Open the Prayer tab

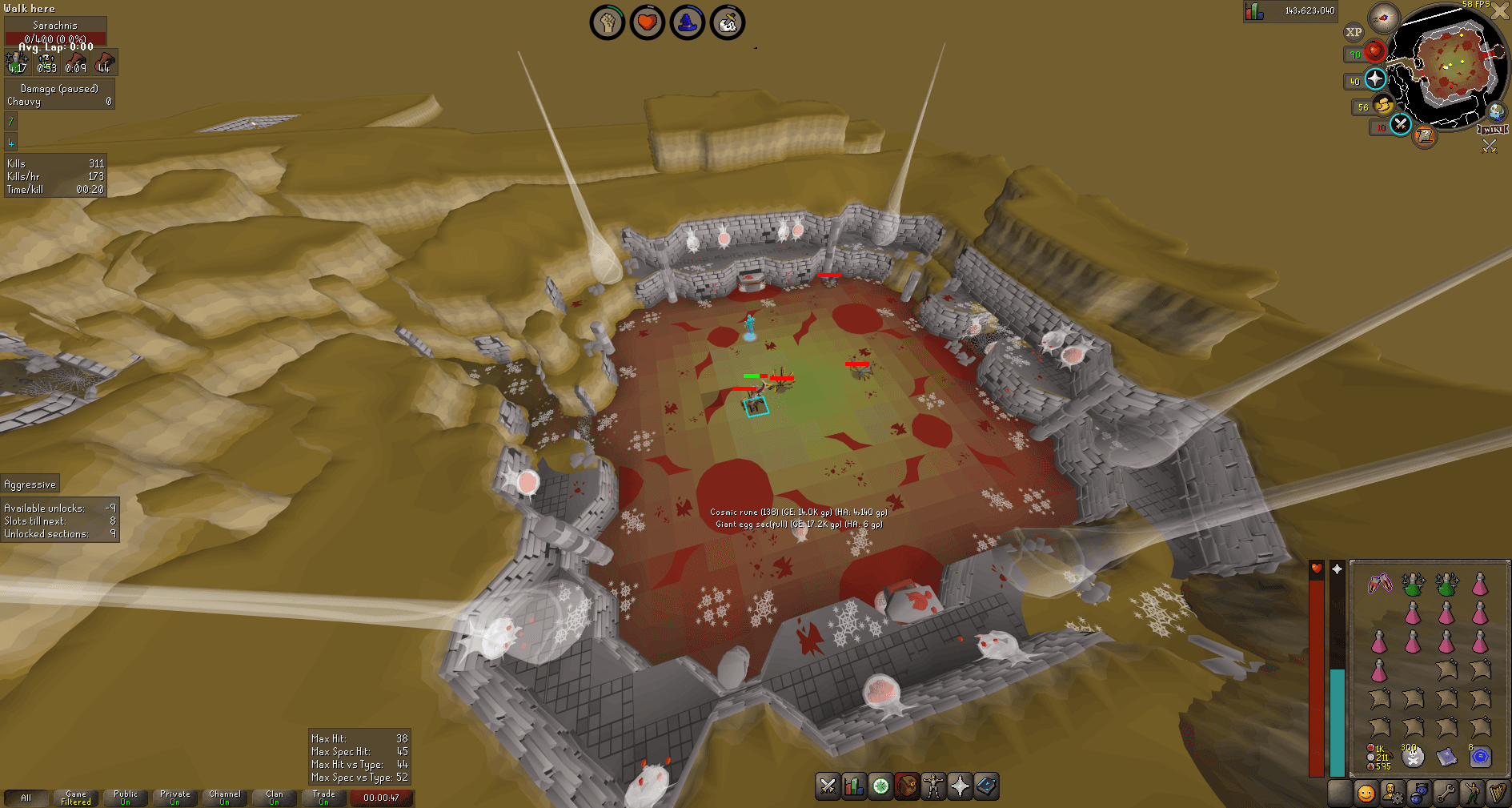(x=960, y=787)
